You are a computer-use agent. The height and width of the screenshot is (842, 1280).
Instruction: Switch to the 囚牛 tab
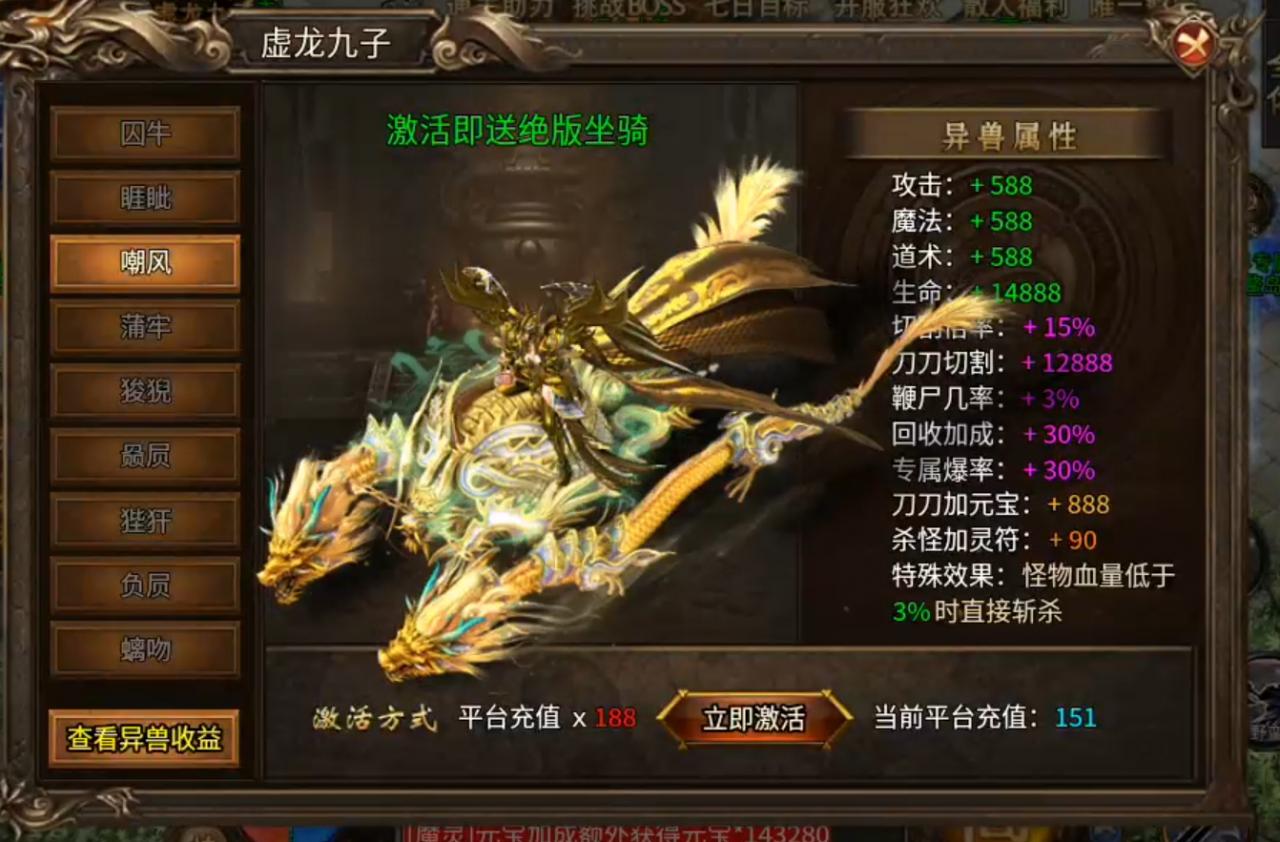coord(145,135)
